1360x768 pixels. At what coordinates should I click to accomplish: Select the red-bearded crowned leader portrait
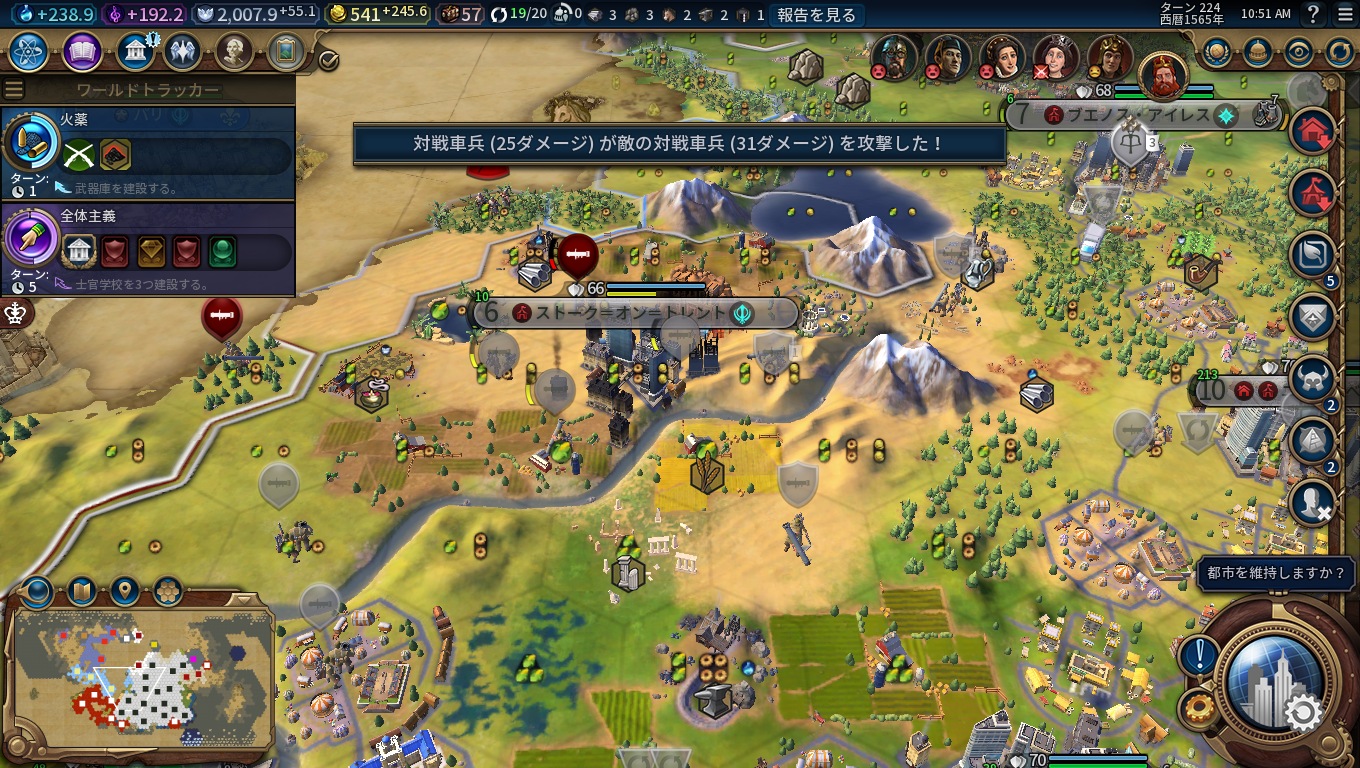pos(1163,75)
